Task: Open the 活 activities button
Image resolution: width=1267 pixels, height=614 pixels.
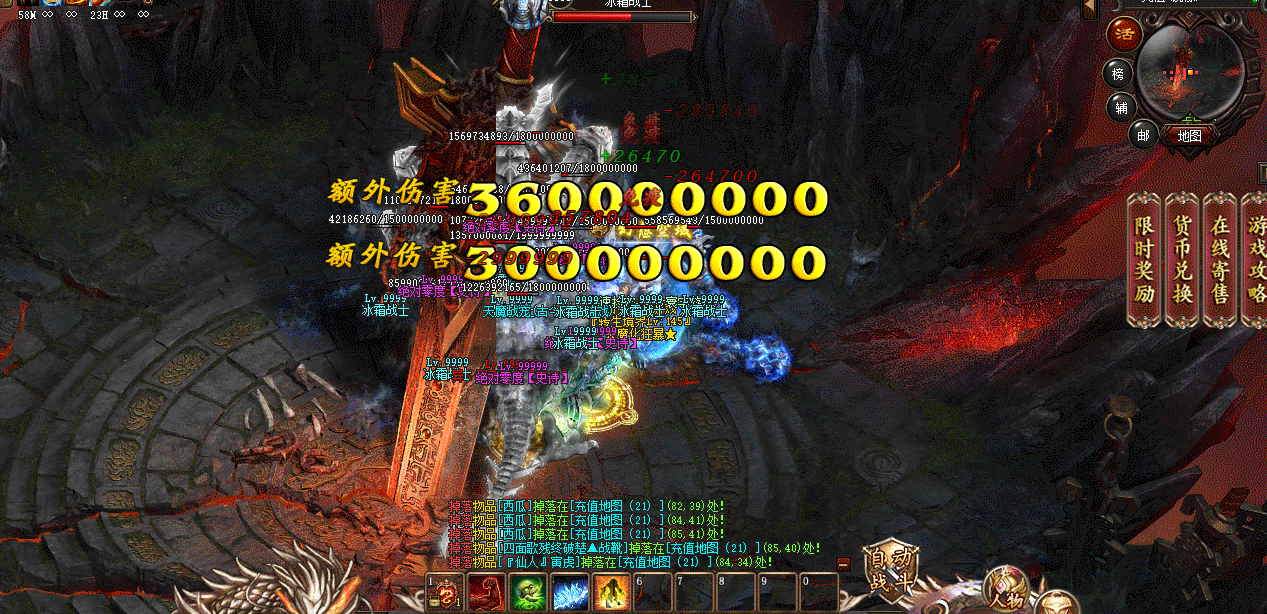Action: tap(1124, 35)
